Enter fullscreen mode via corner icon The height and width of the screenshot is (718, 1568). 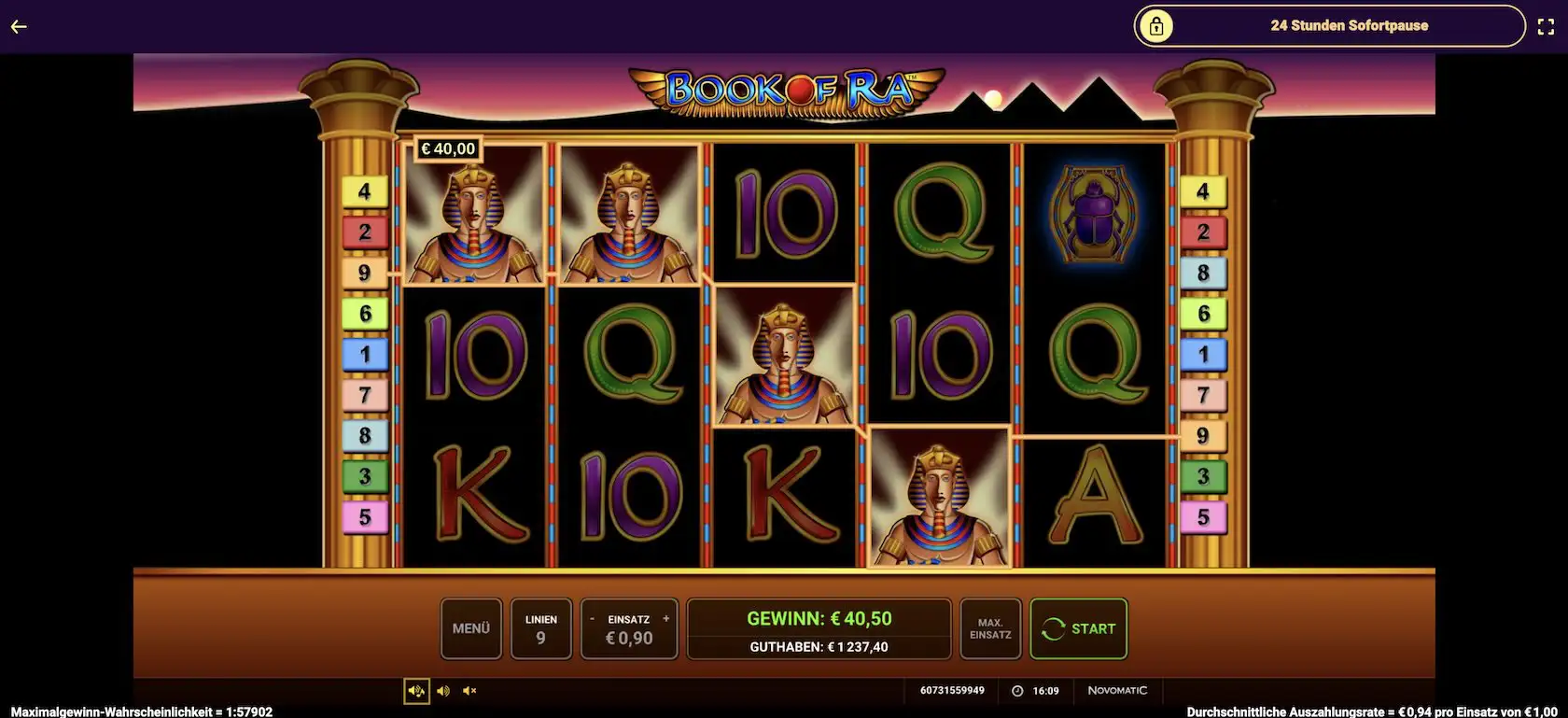click(x=1547, y=26)
